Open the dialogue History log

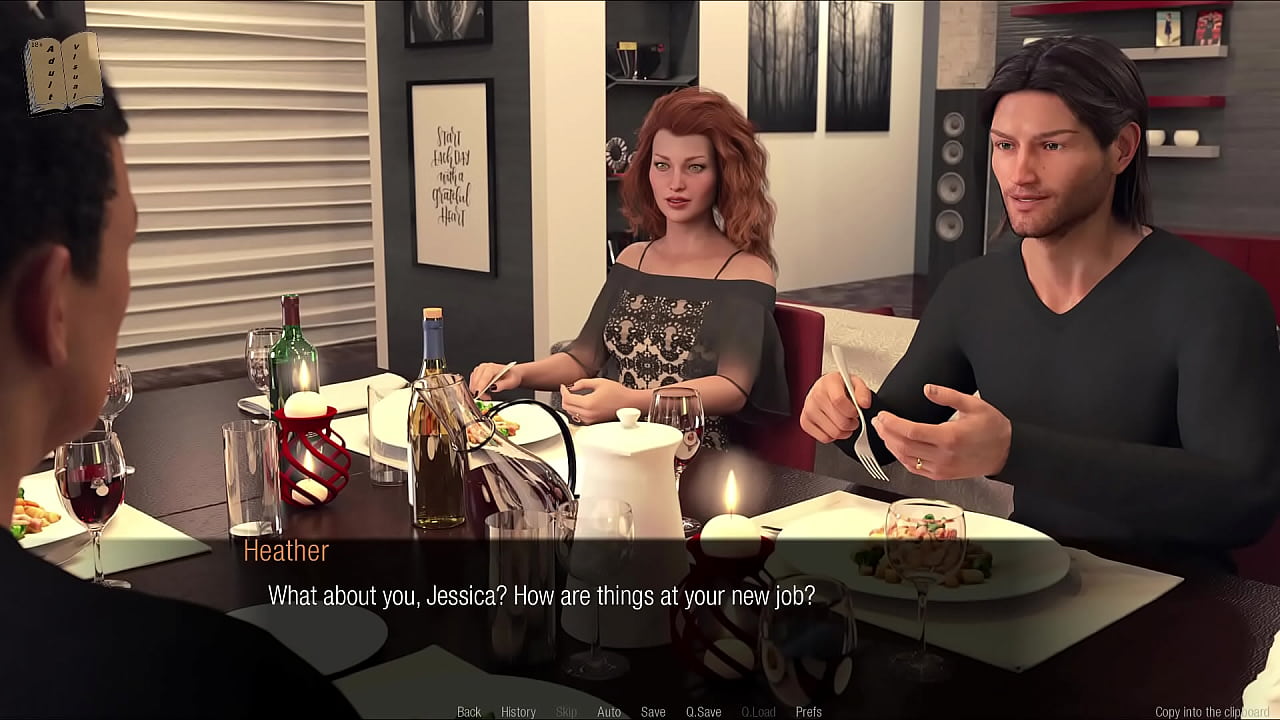tap(518, 712)
